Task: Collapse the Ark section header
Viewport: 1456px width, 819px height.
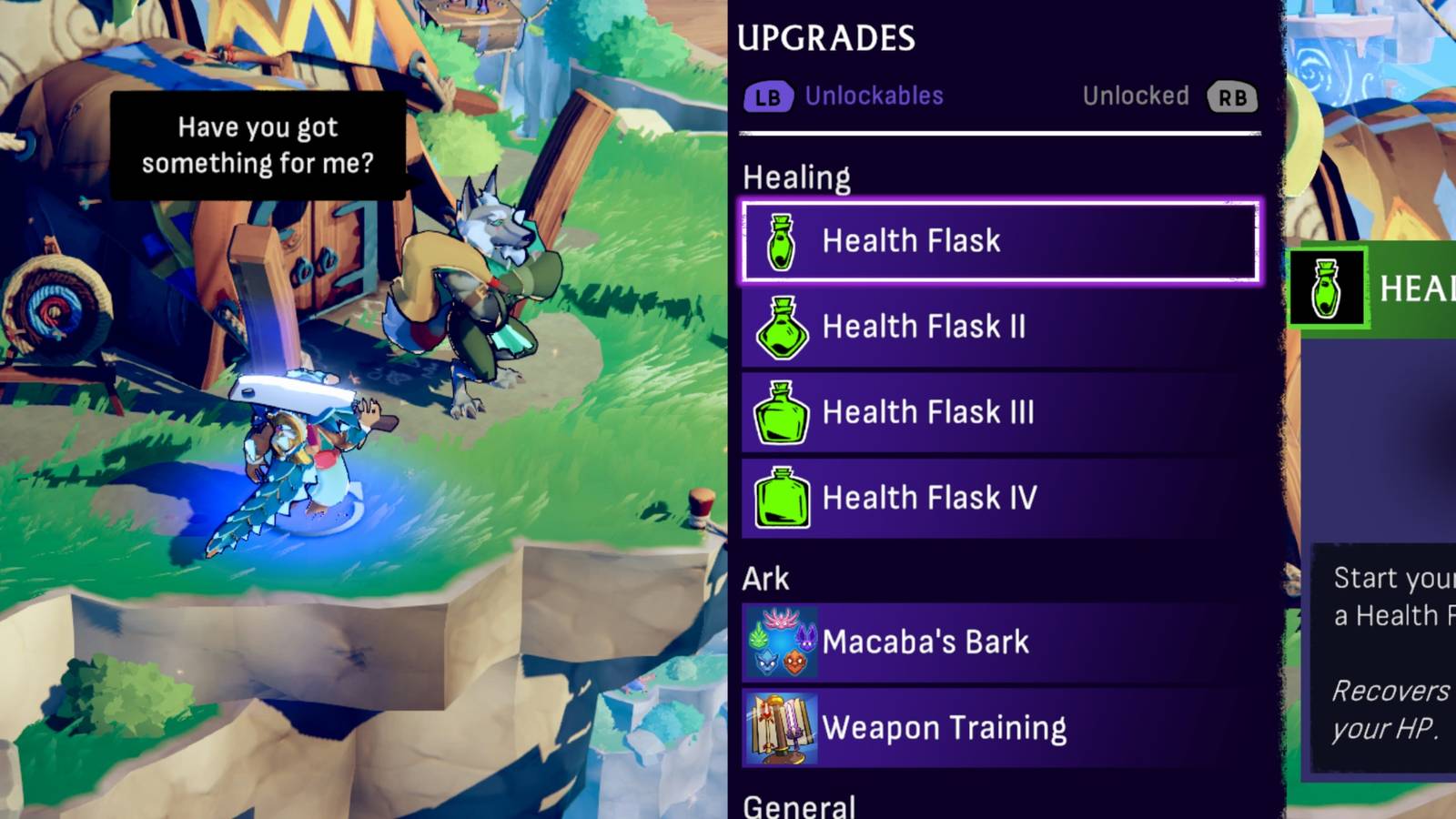Action: click(x=765, y=578)
